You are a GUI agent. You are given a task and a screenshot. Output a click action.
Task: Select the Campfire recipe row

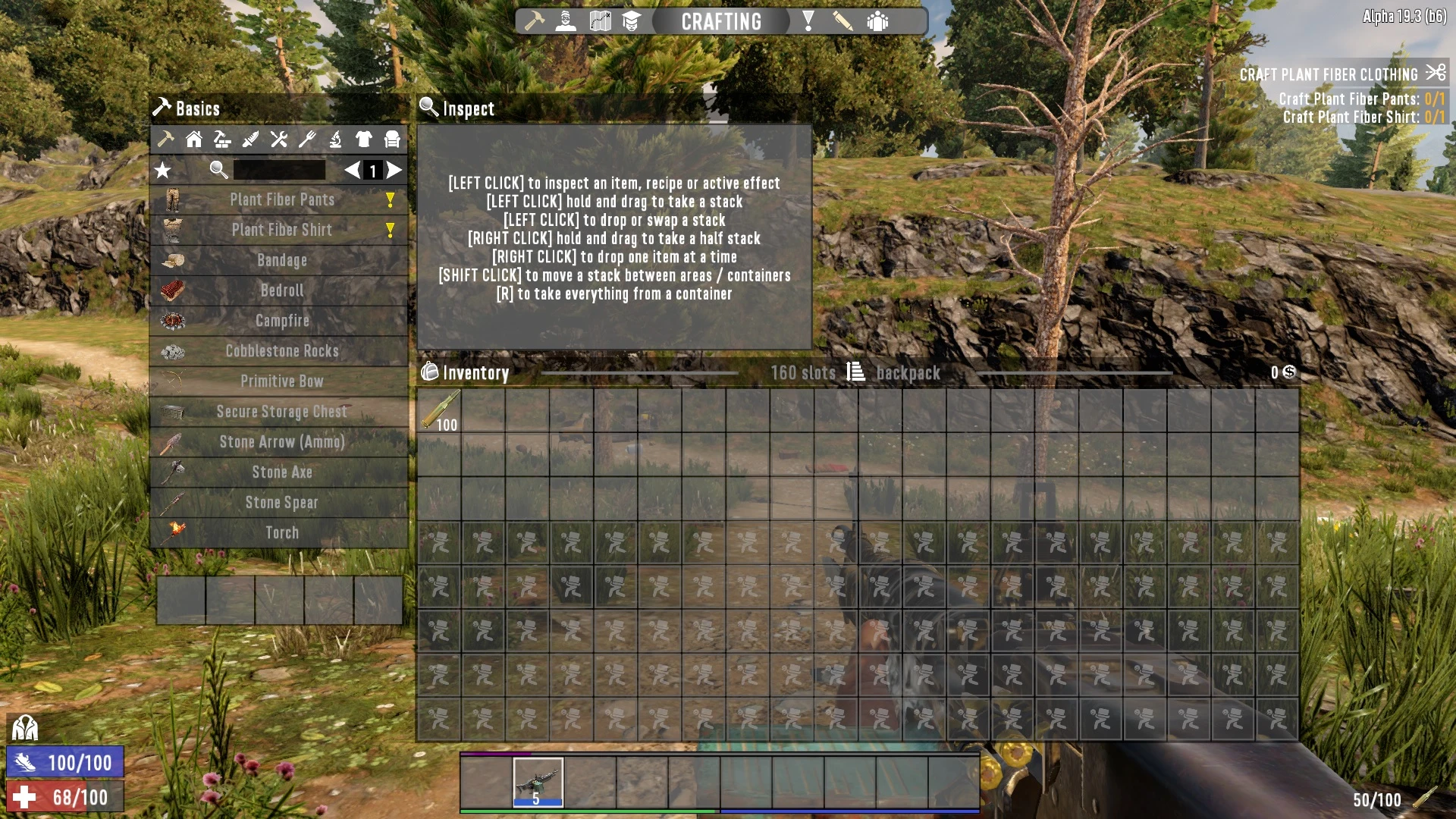tap(281, 321)
